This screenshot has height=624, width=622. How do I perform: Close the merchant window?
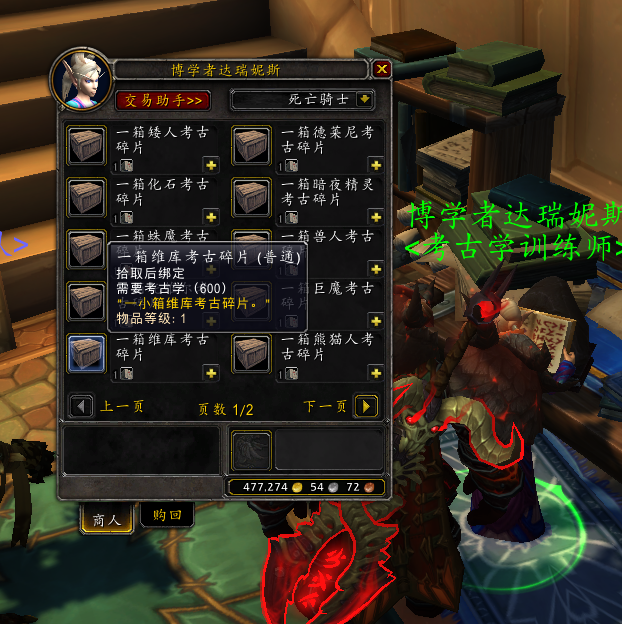point(381,69)
